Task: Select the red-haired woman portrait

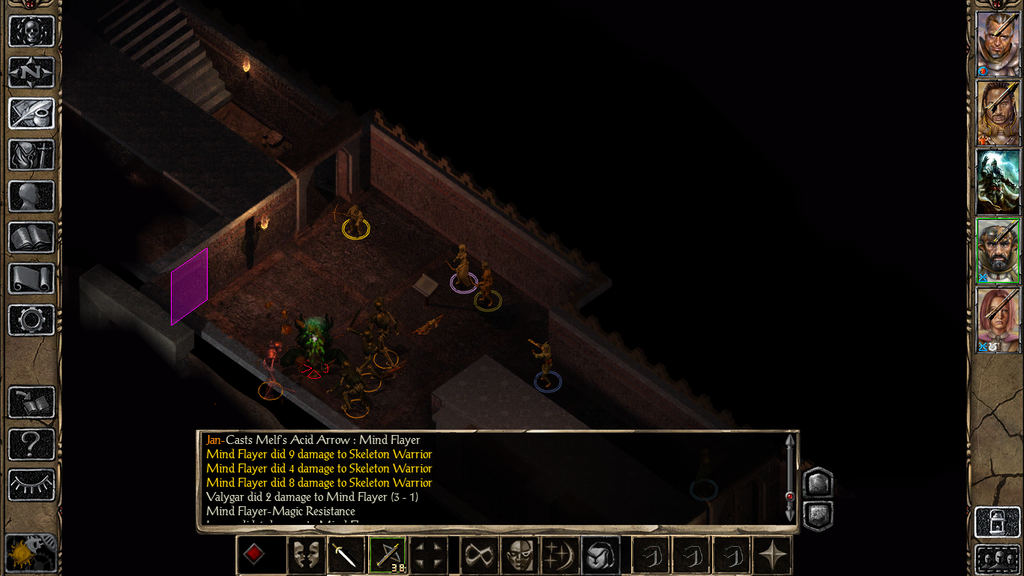Action: tap(998, 320)
